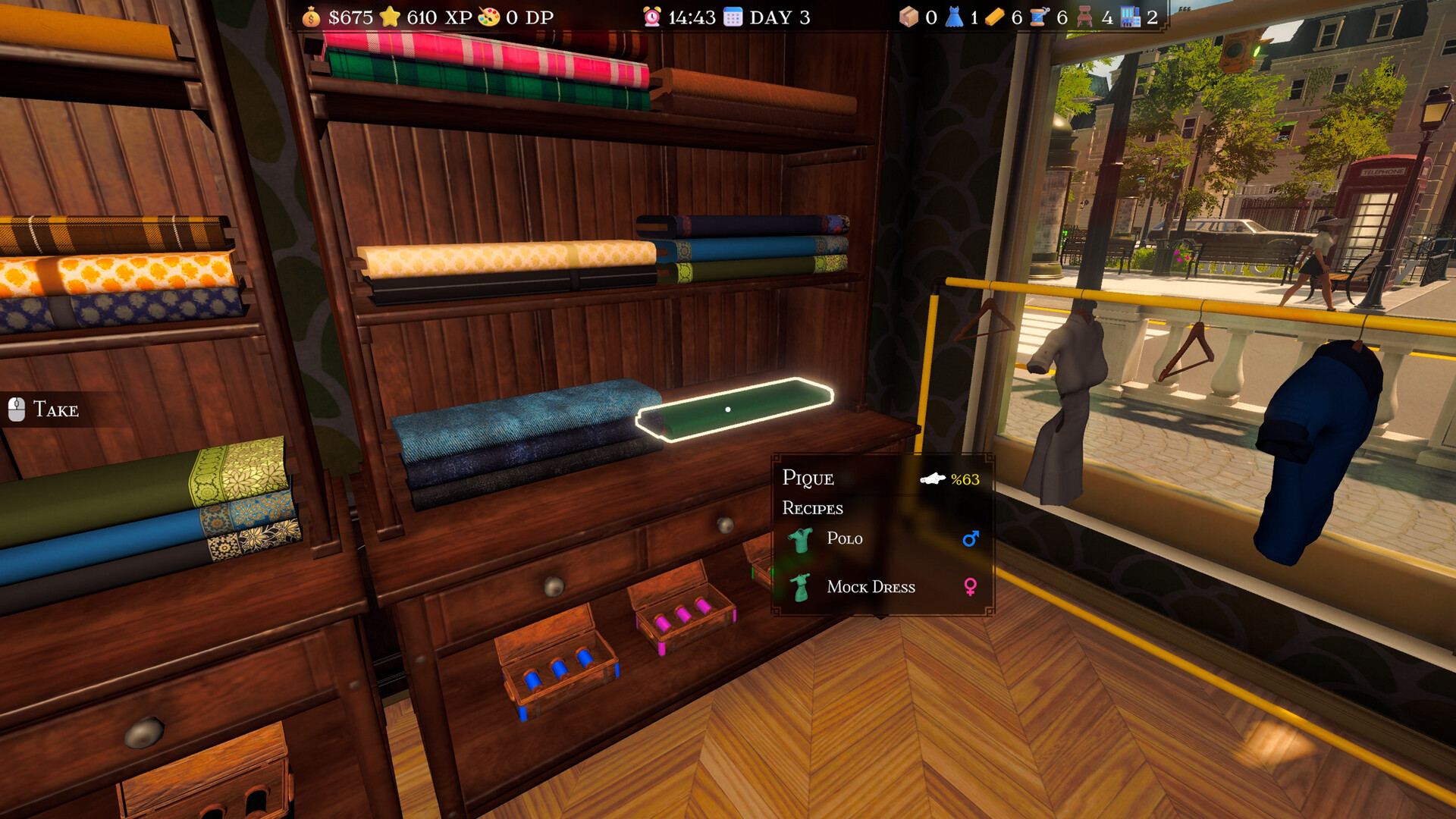Open the palette DP icon at the top
The height and width of the screenshot is (819, 1456).
[492, 15]
